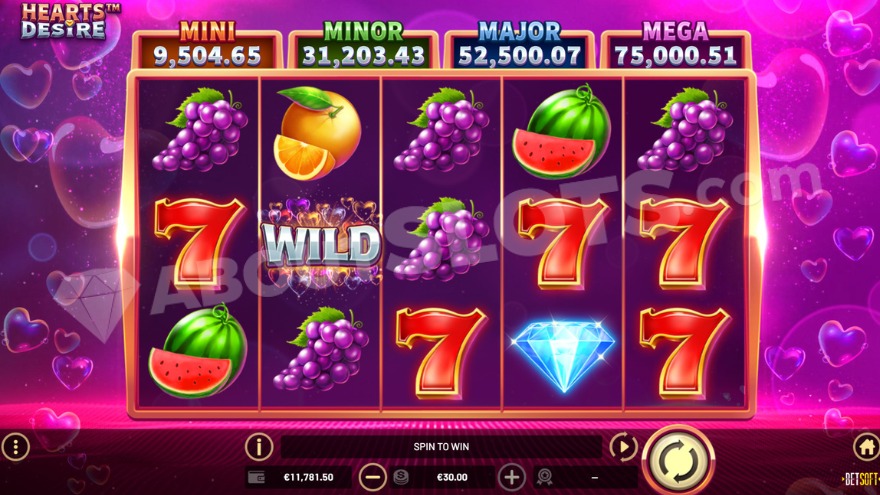Go to the home lobby icon
The width and height of the screenshot is (880, 495).
(866, 446)
